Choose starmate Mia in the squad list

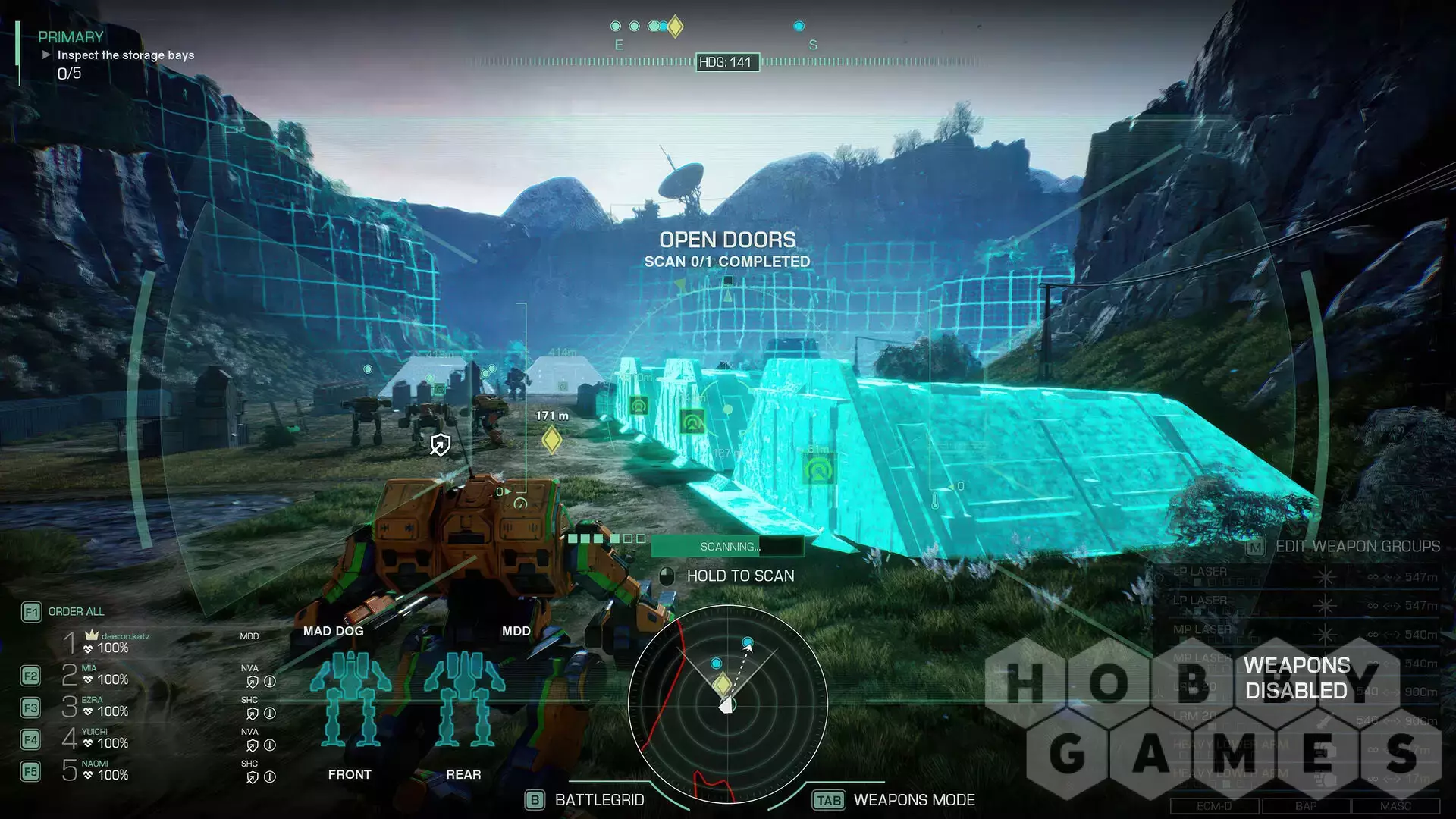105,675
